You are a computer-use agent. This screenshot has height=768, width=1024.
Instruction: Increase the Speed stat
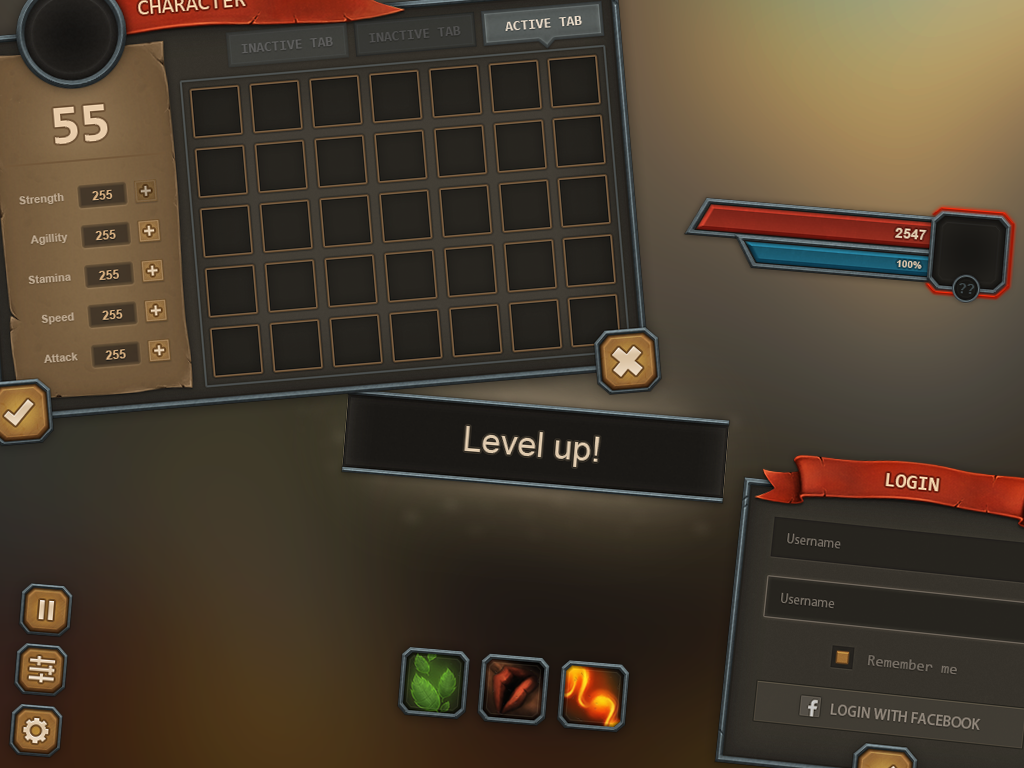coord(156,310)
